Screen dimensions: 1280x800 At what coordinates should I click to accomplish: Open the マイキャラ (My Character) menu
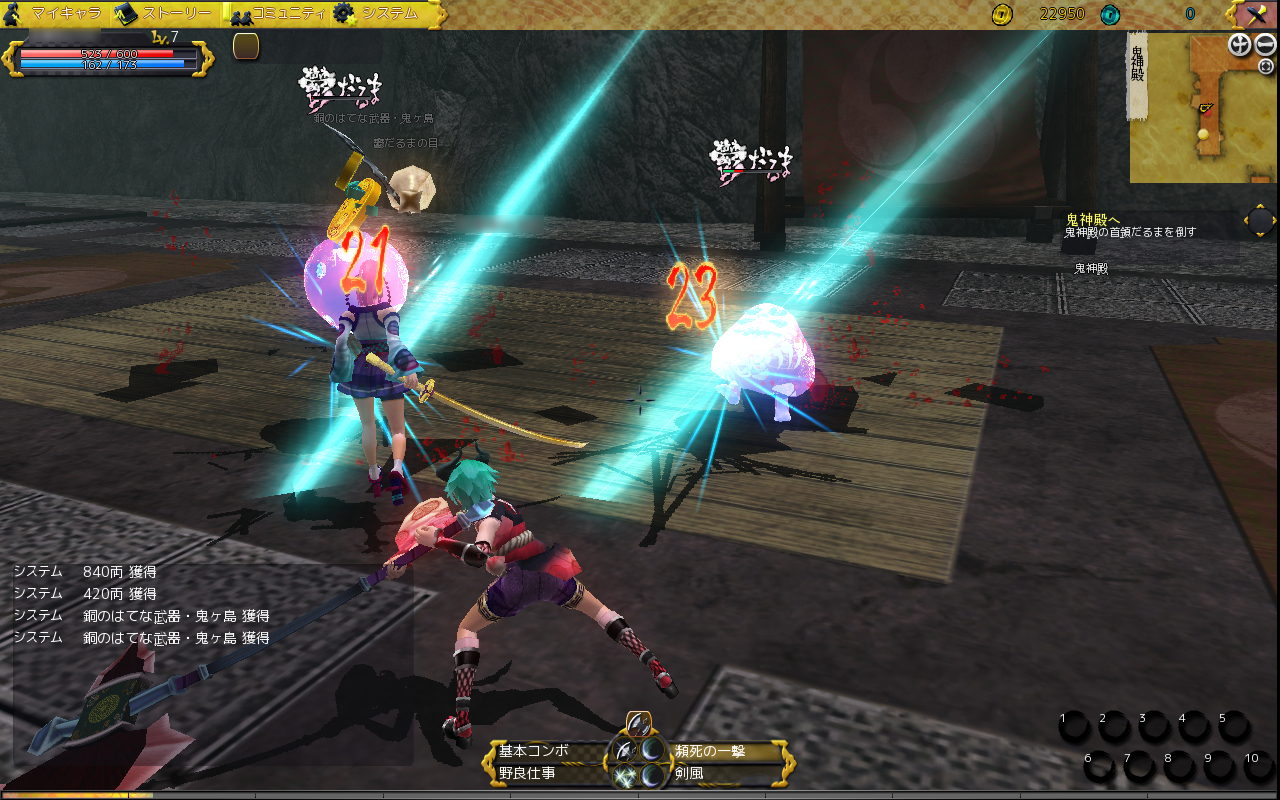tap(58, 14)
